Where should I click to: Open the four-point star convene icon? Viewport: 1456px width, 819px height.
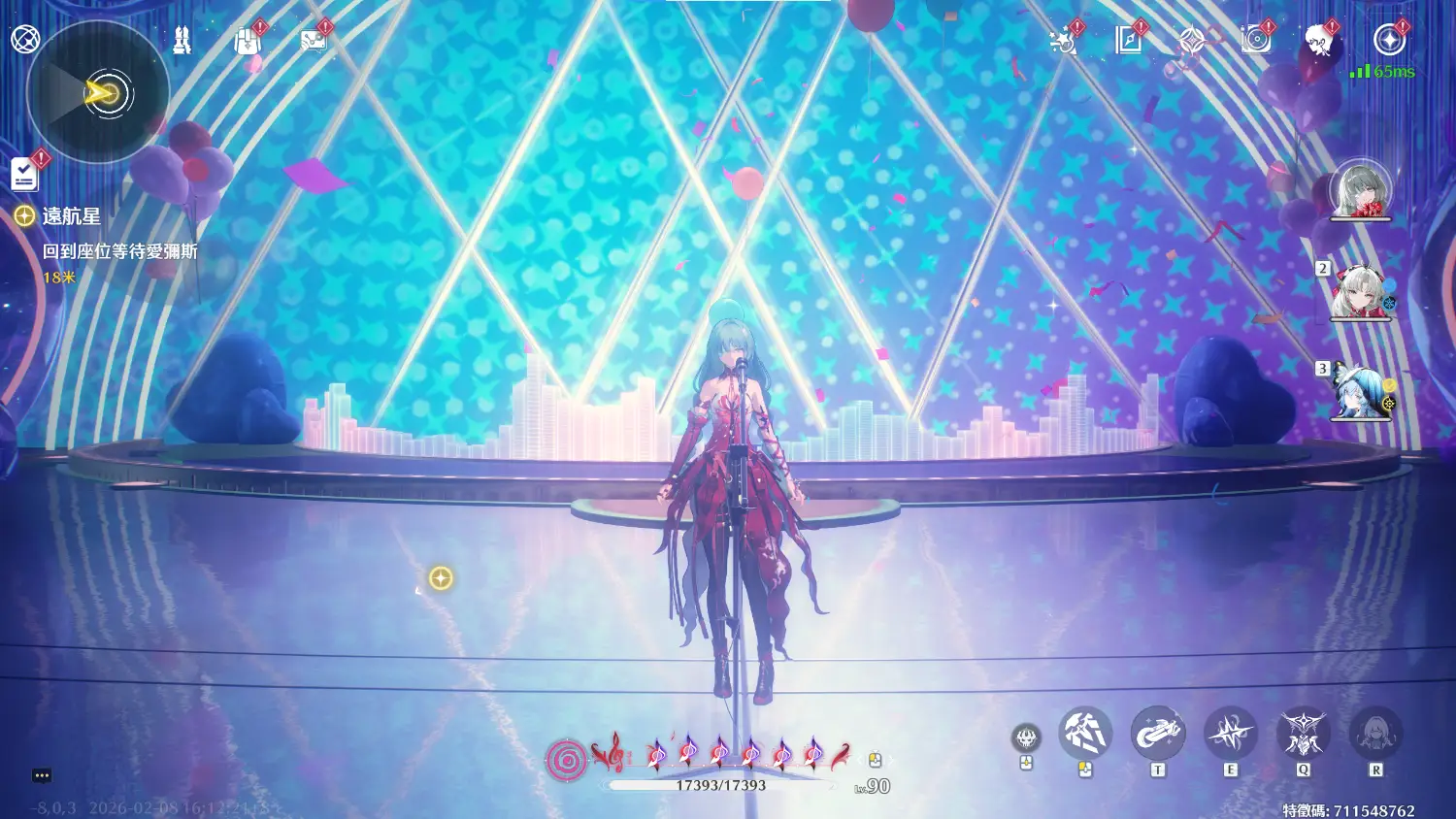pos(1192,41)
